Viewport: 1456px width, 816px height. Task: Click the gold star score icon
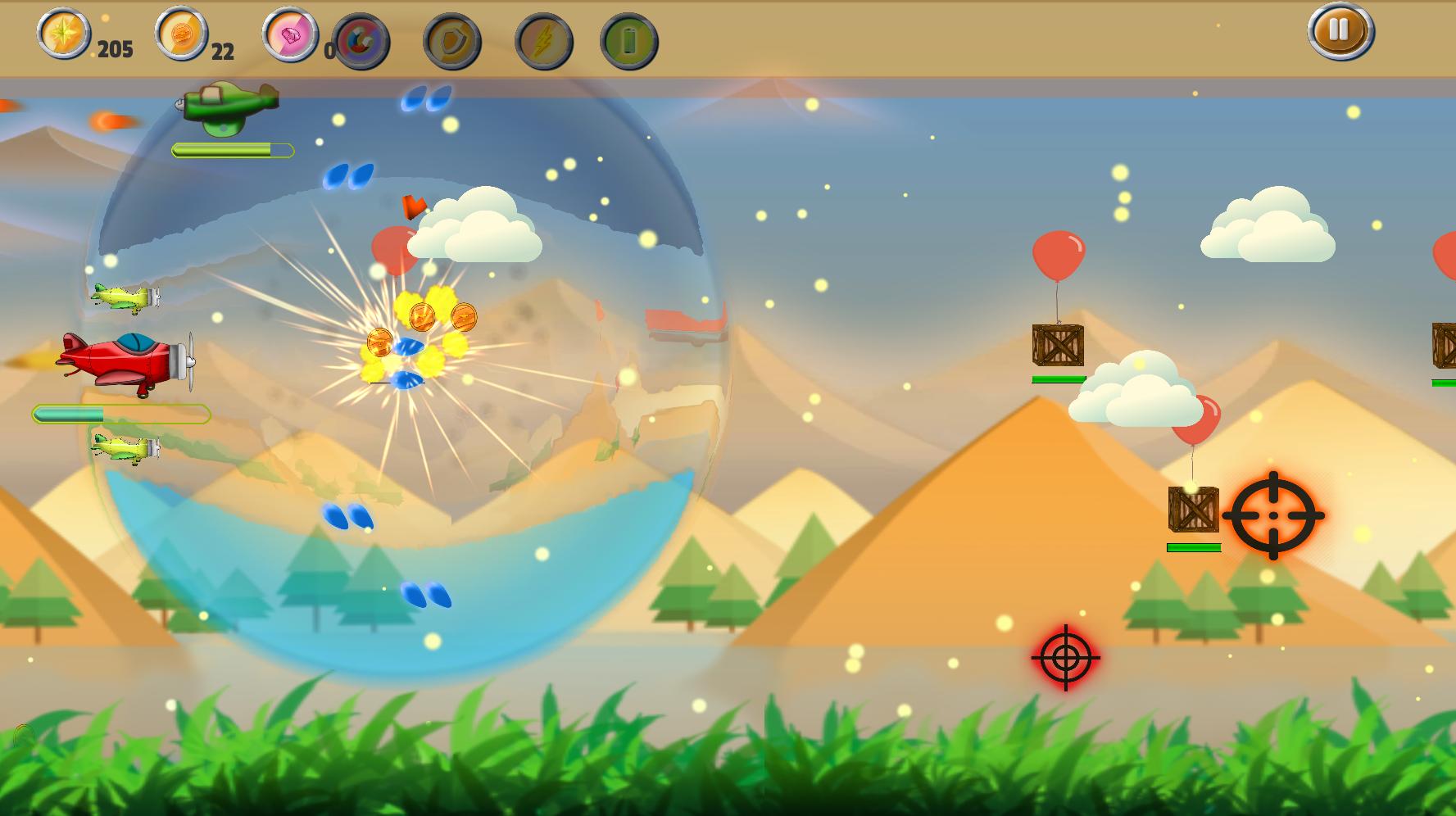[x=64, y=34]
